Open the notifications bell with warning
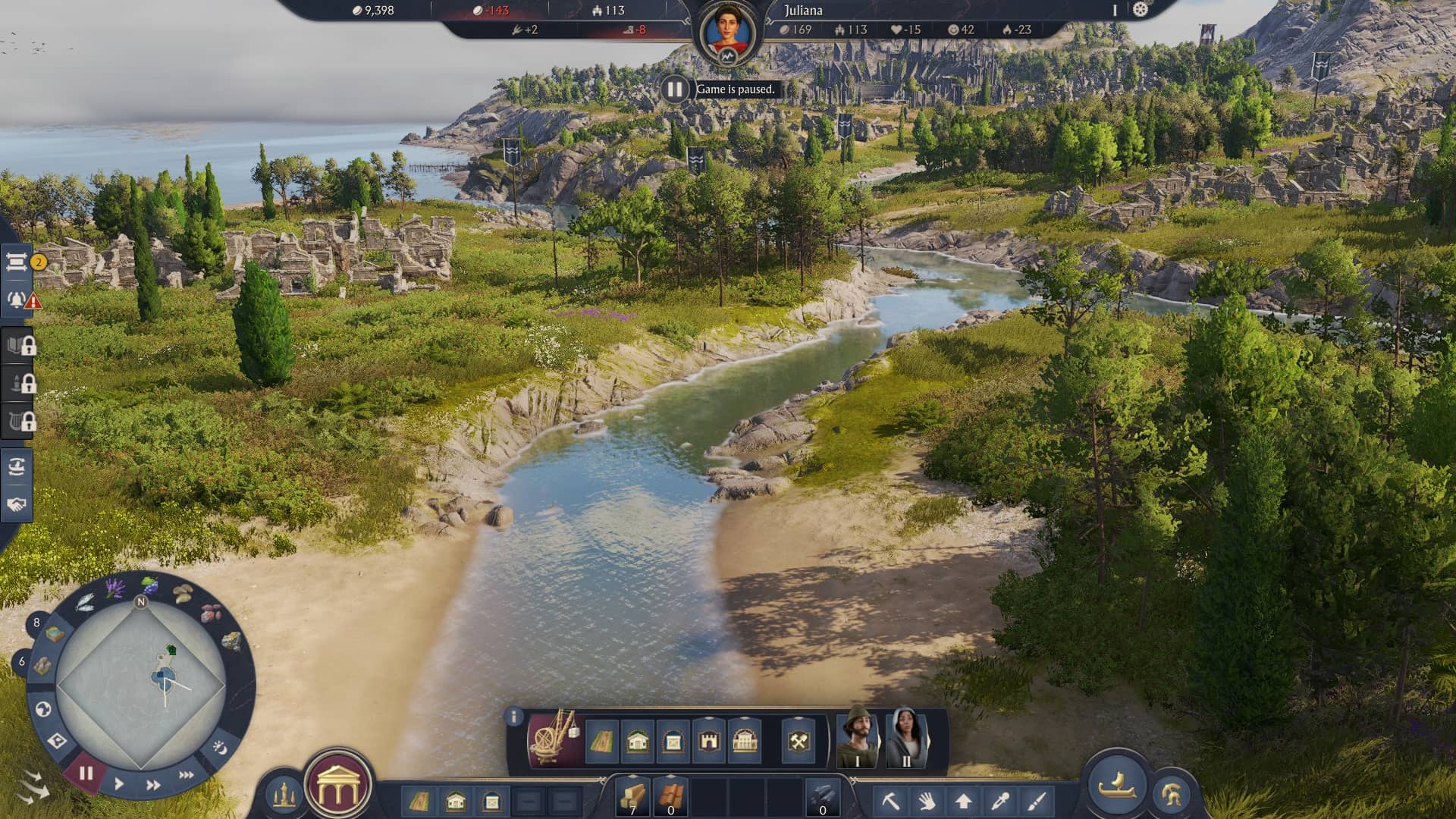 17,300
